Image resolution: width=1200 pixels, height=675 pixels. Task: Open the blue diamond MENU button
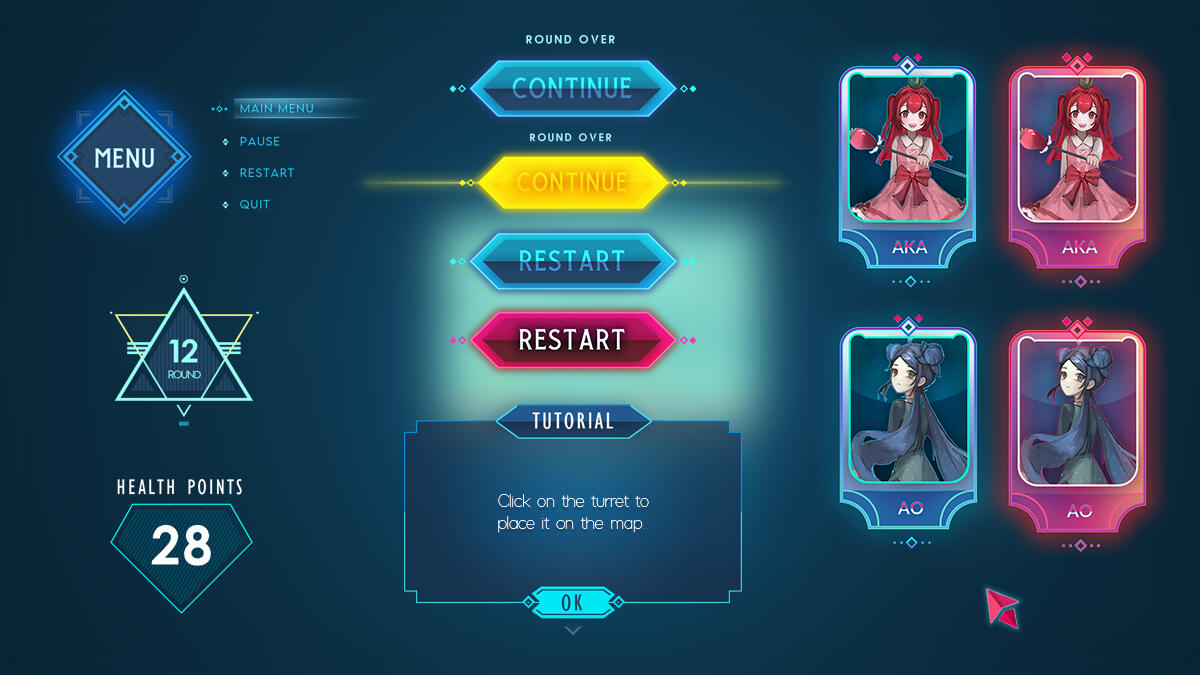coord(124,157)
